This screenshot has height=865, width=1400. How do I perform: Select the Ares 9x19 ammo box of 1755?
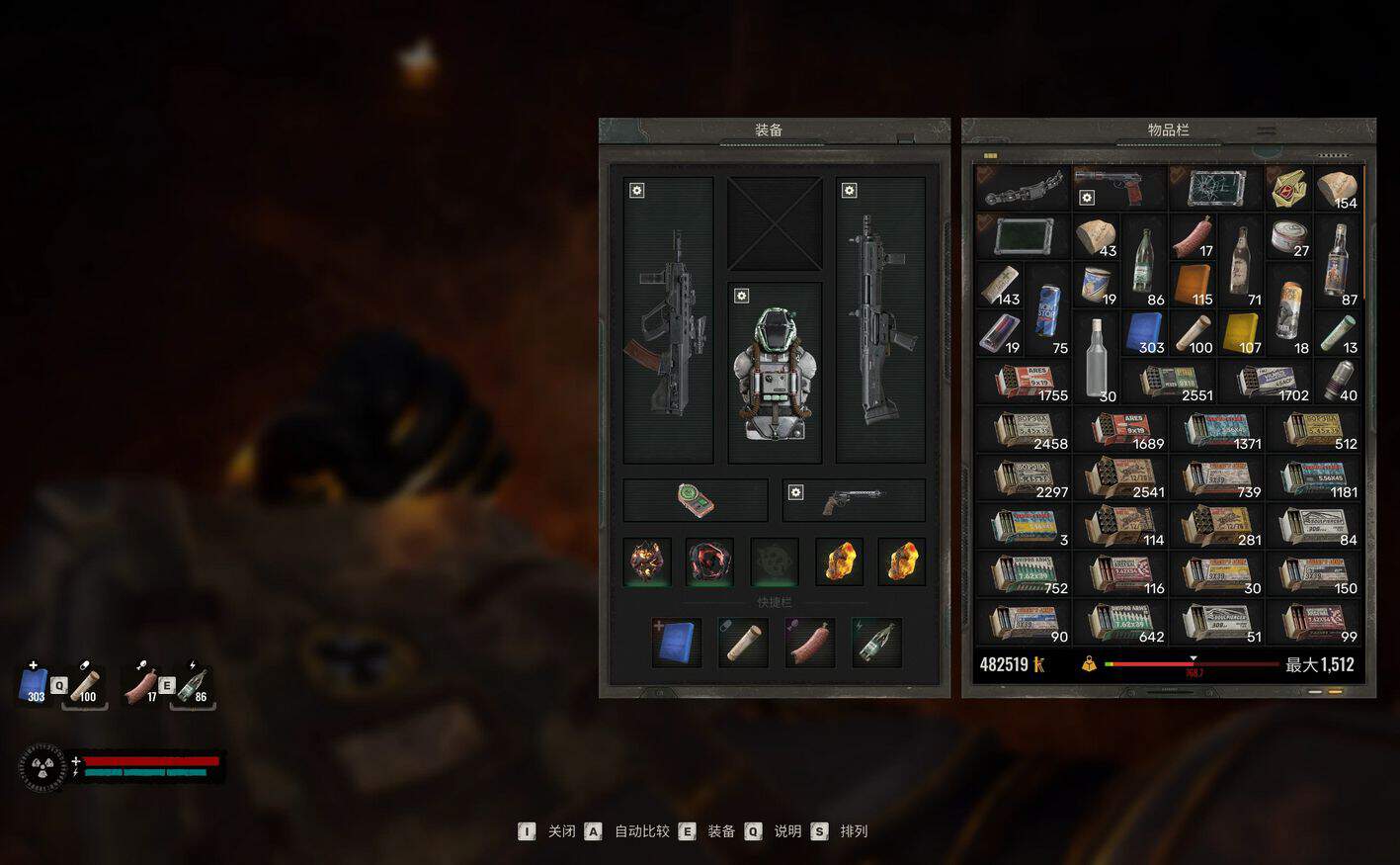click(1024, 382)
